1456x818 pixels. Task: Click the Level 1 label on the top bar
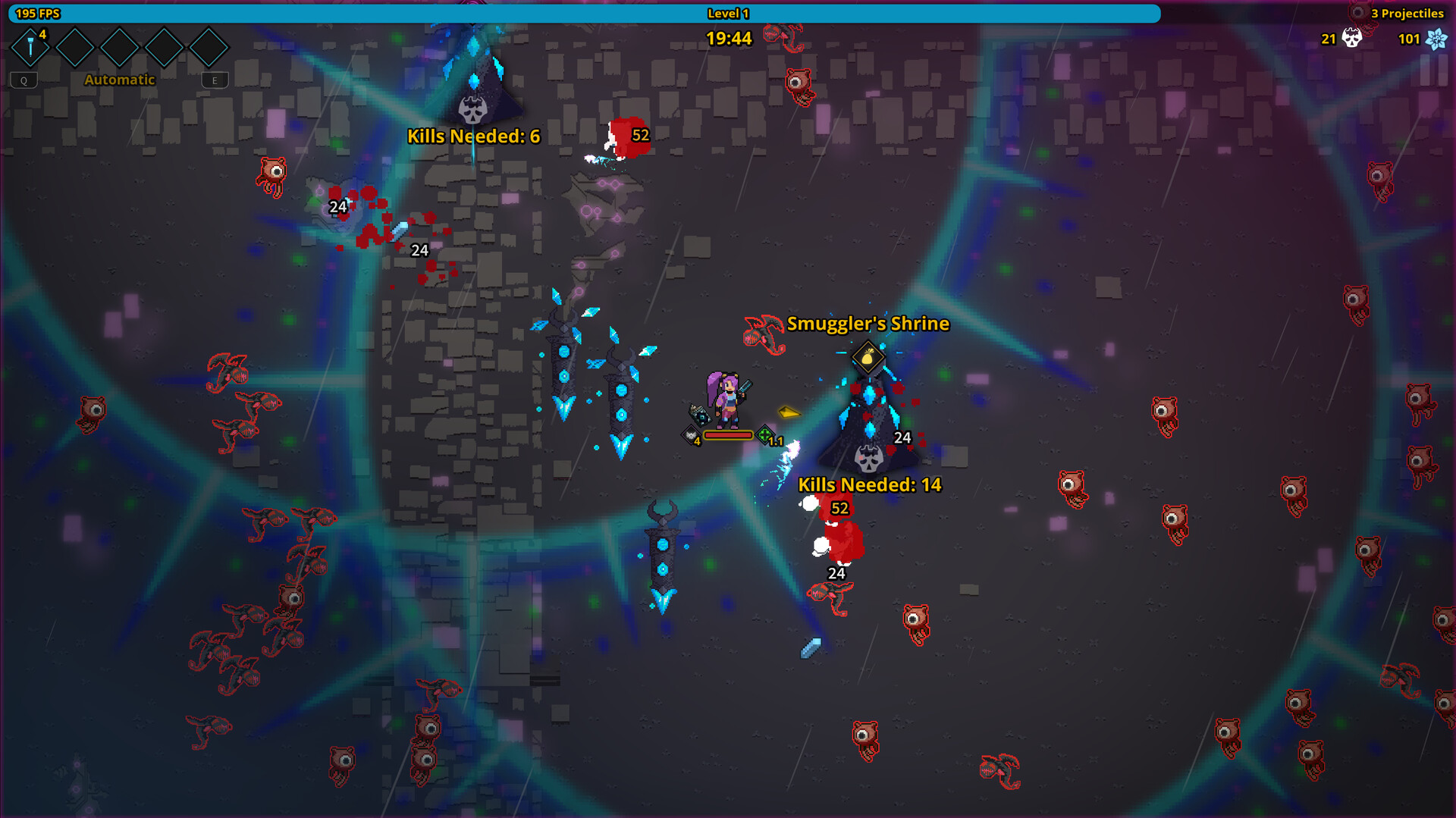[729, 13]
